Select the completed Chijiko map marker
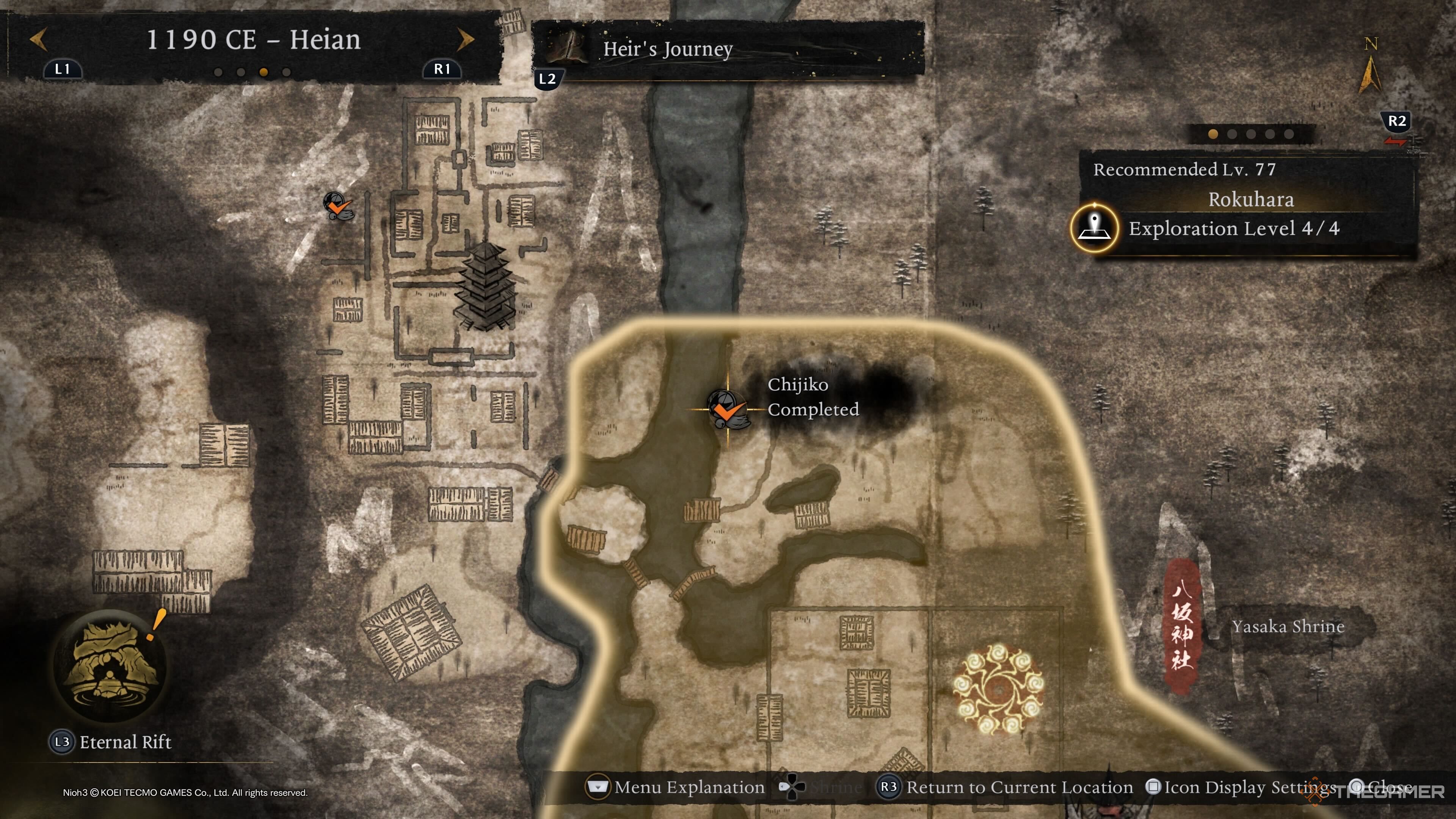 (728, 409)
